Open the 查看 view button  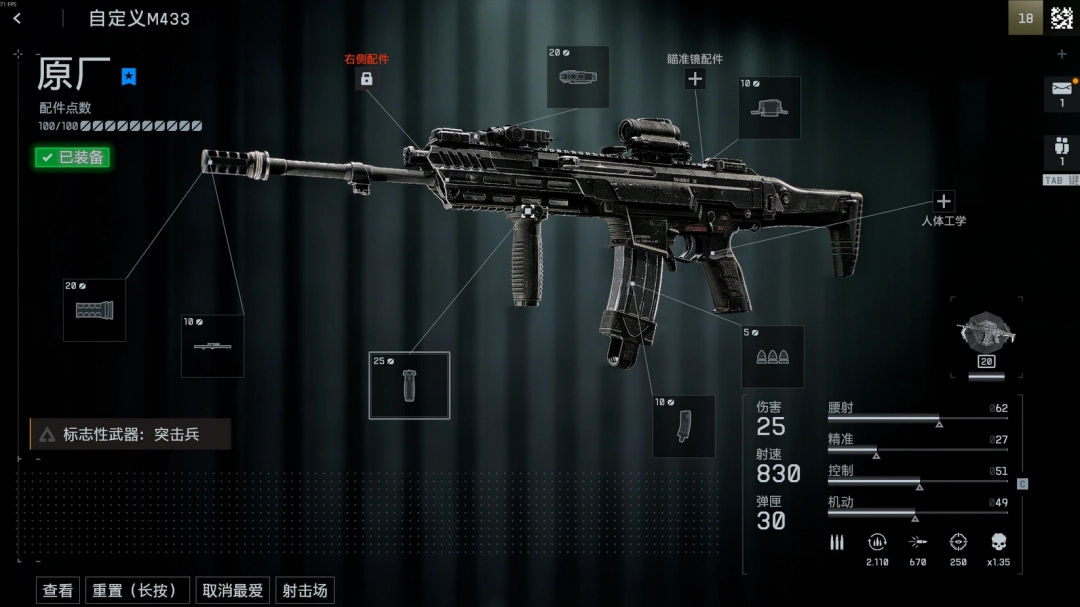[x=58, y=591]
